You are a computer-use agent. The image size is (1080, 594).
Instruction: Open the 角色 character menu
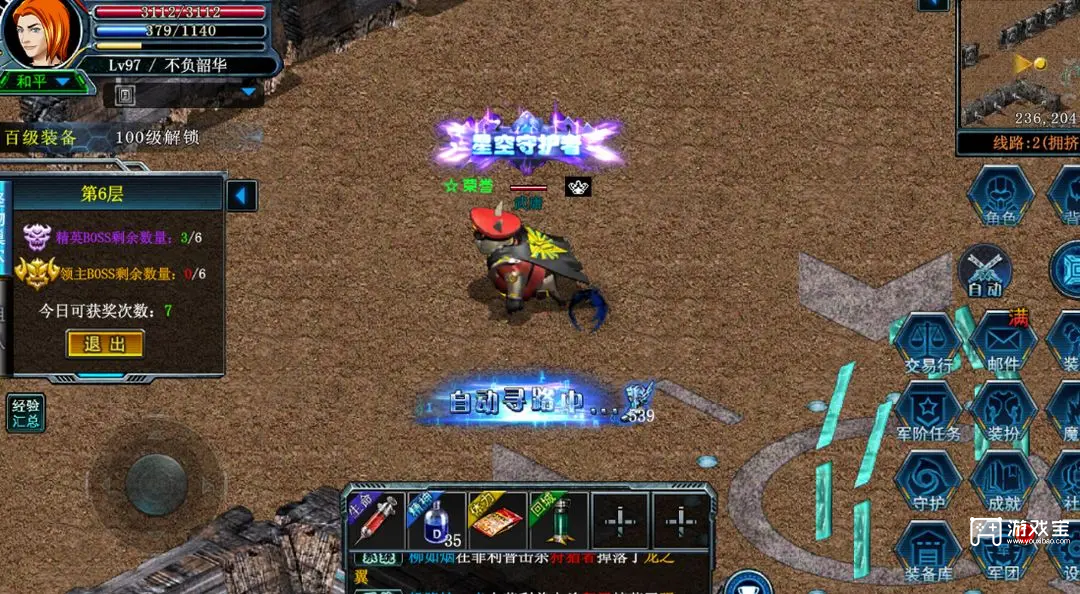point(1000,195)
